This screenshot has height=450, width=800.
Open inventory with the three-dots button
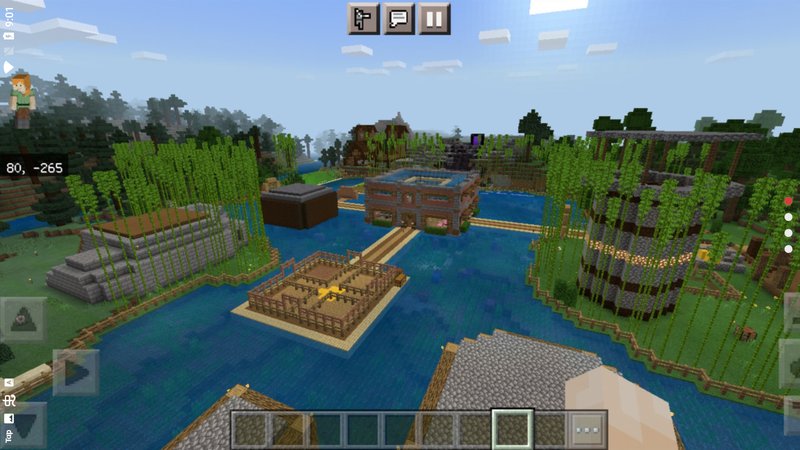pos(589,430)
